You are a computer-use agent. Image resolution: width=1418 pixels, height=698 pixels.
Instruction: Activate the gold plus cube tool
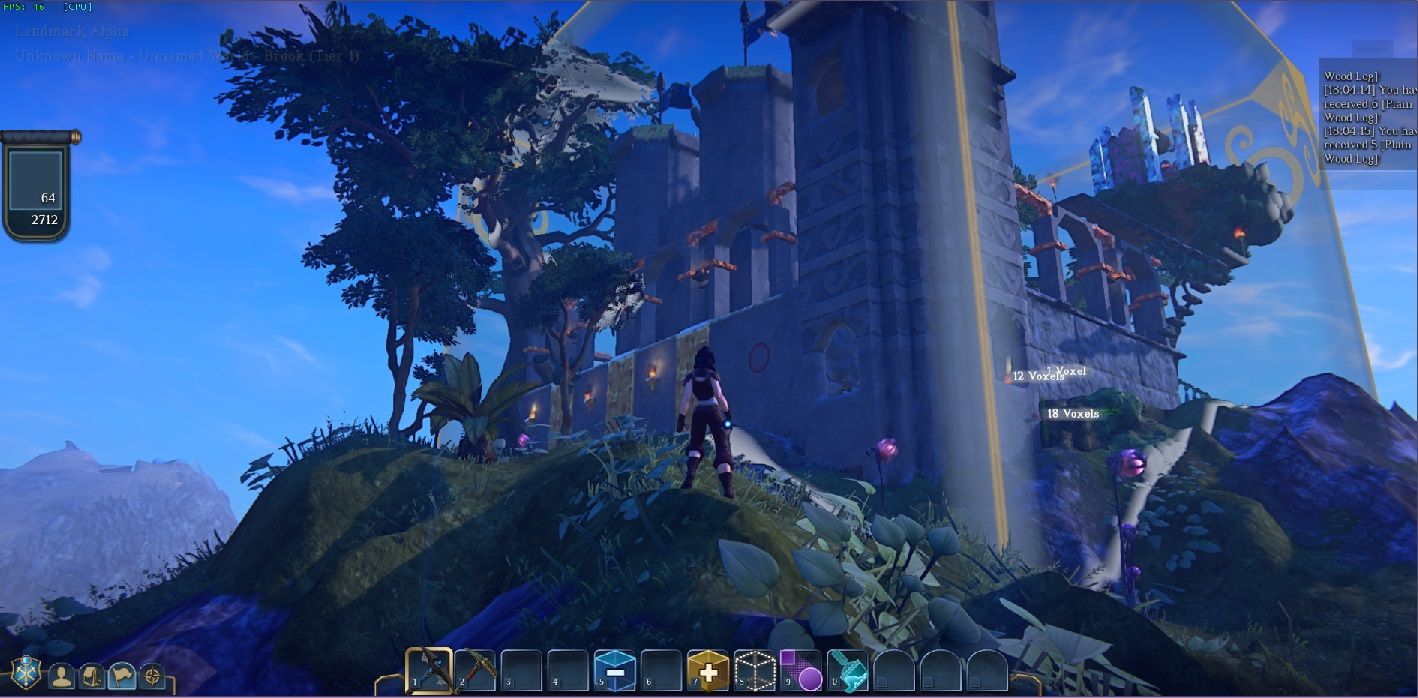(x=707, y=670)
